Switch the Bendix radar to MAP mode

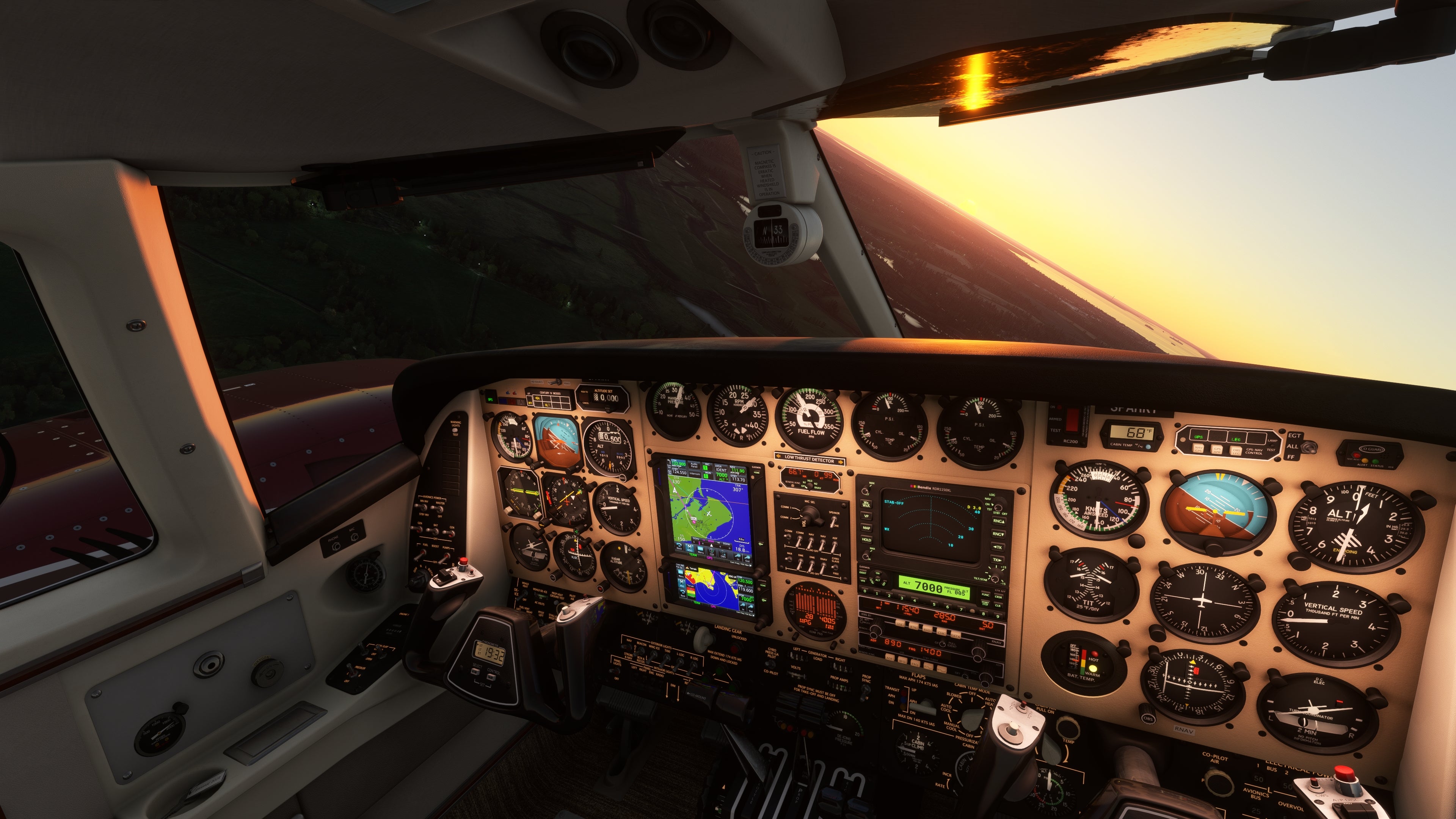866,528
